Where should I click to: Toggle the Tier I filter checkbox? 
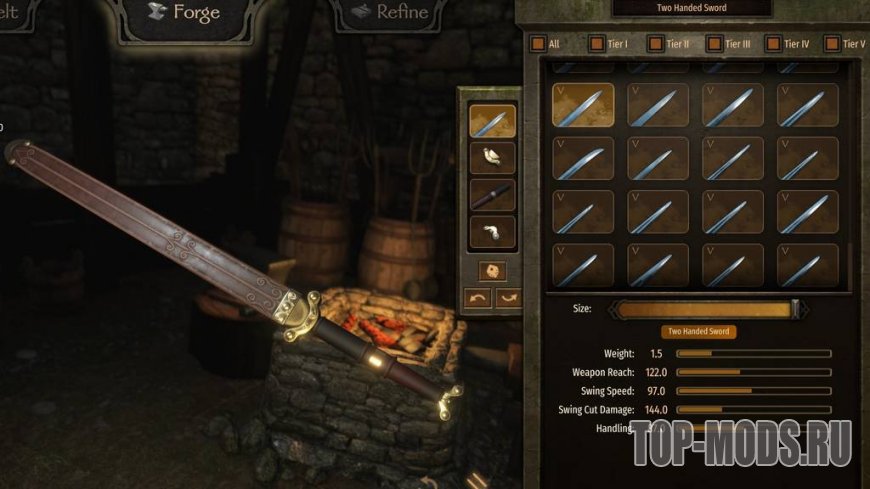pyautogui.click(x=597, y=44)
